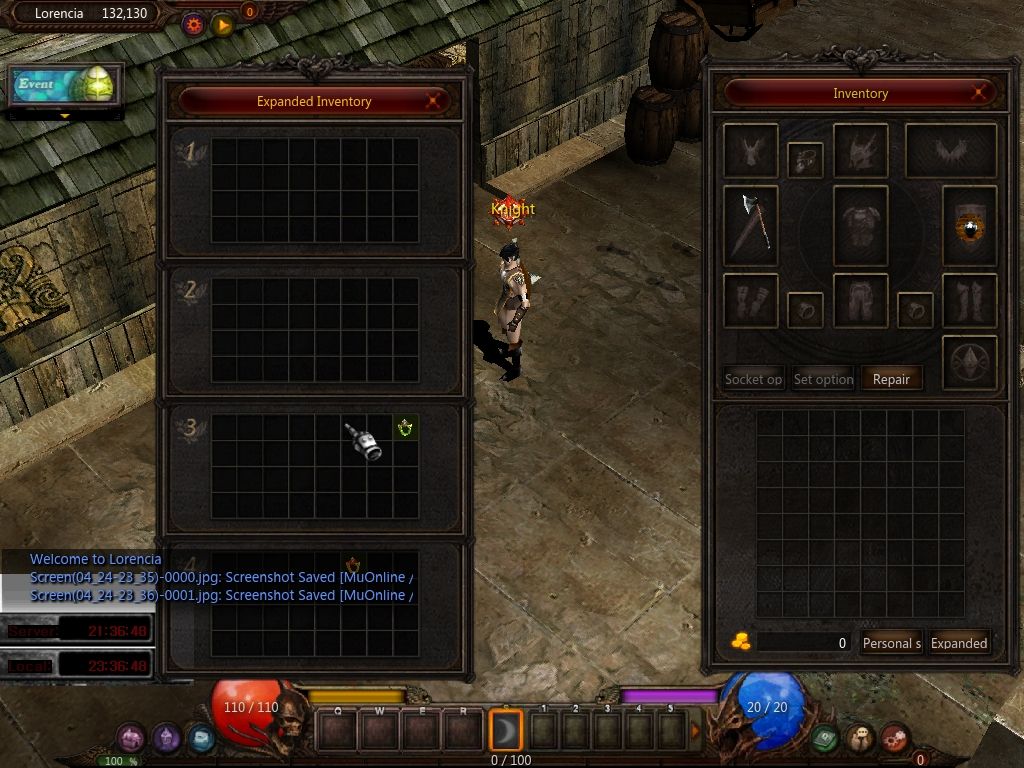This screenshot has width=1024, height=768.
Task: Open the Socket option view
Action: point(753,379)
